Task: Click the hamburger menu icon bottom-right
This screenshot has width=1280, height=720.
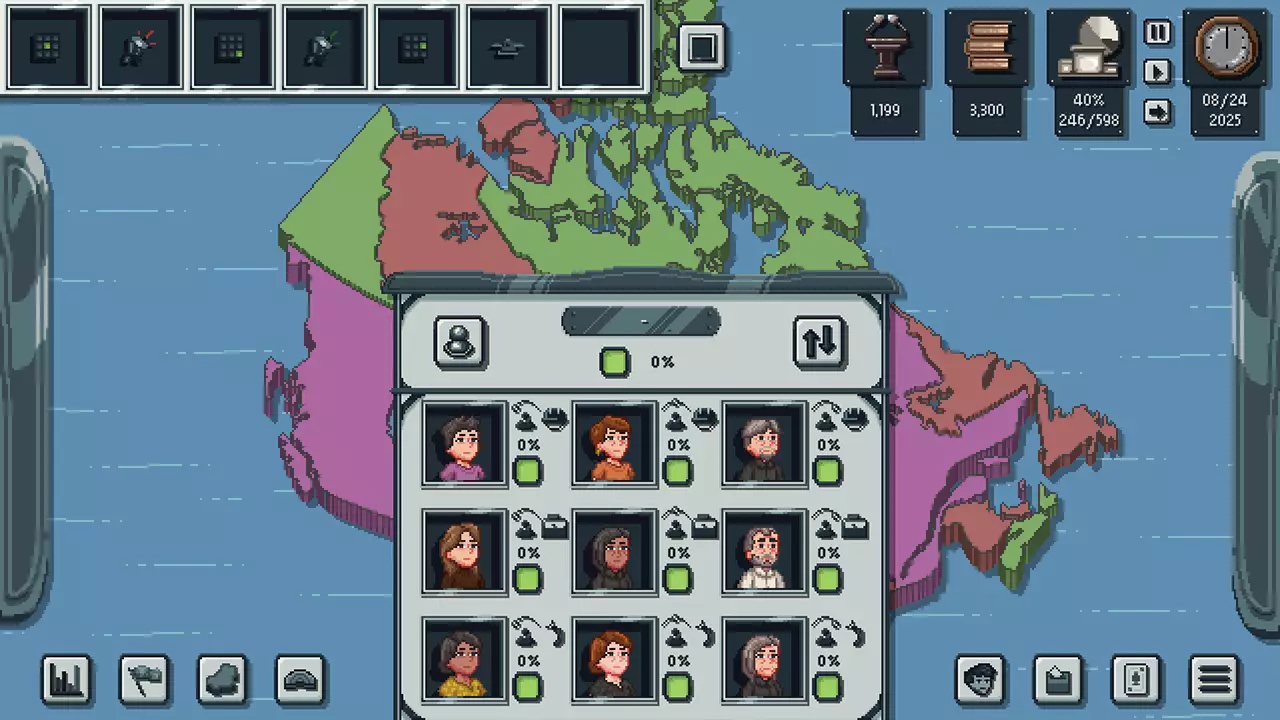Action: [x=1211, y=680]
